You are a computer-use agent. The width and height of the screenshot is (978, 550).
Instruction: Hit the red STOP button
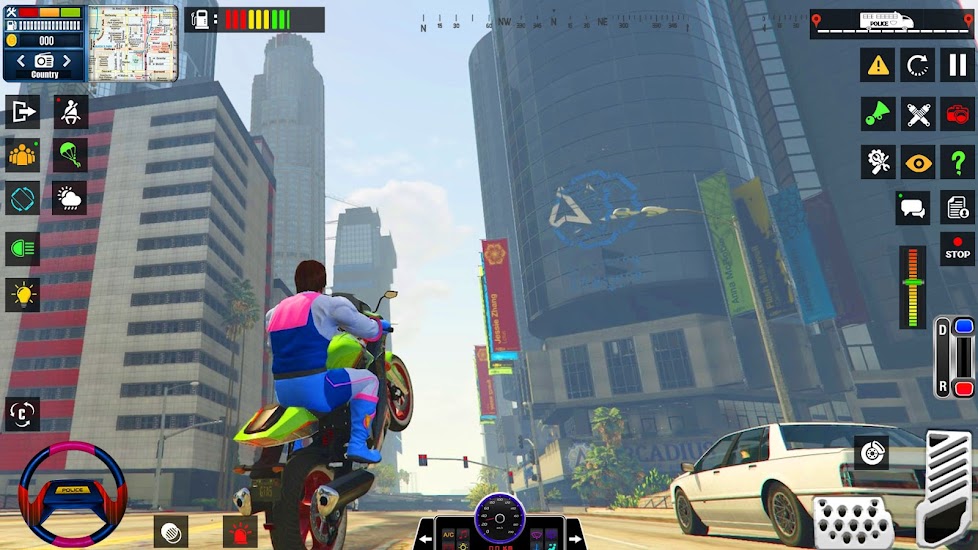click(x=957, y=248)
